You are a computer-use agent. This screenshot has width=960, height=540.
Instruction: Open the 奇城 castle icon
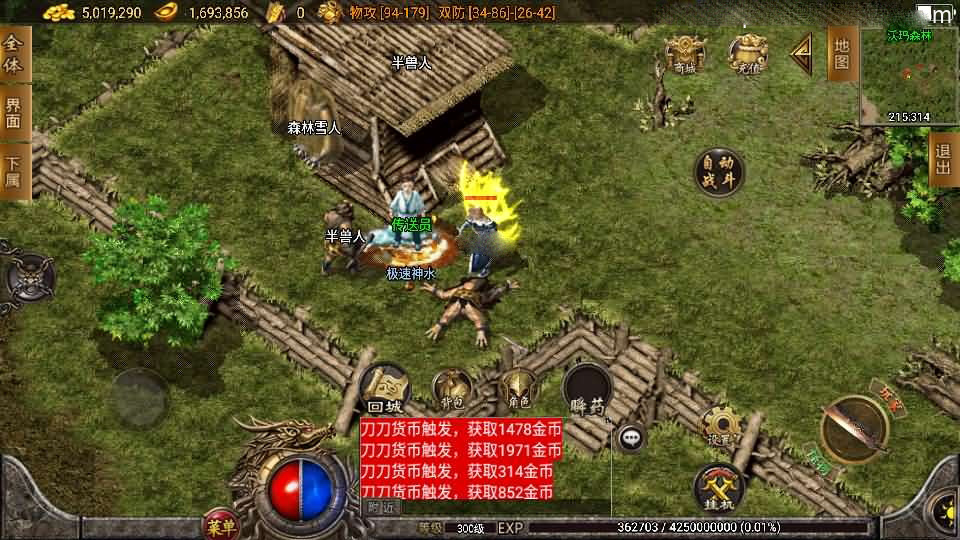pos(684,54)
